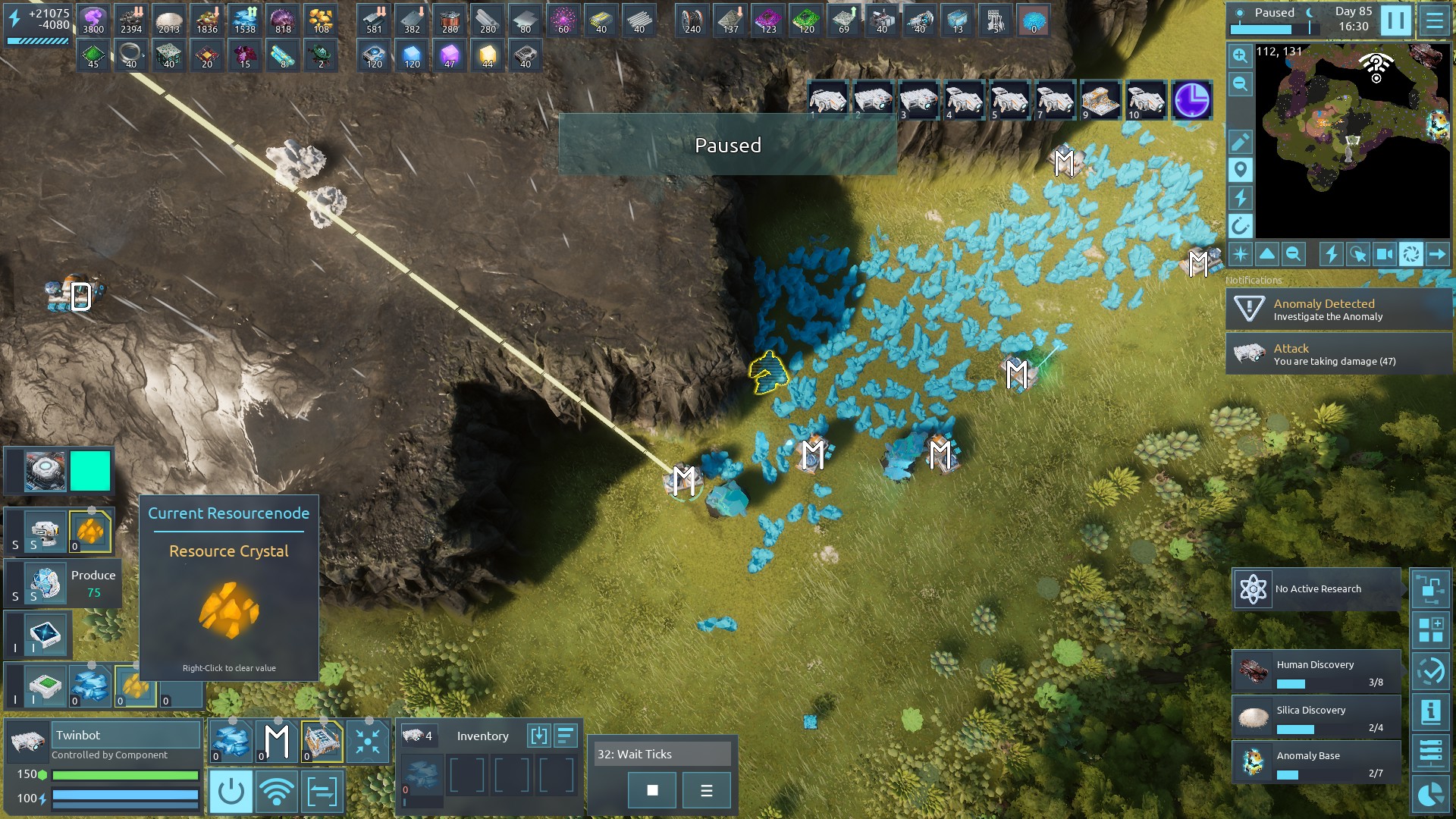Select the Human Discovery objective
This screenshot has height=819, width=1456.
pos(1316,672)
